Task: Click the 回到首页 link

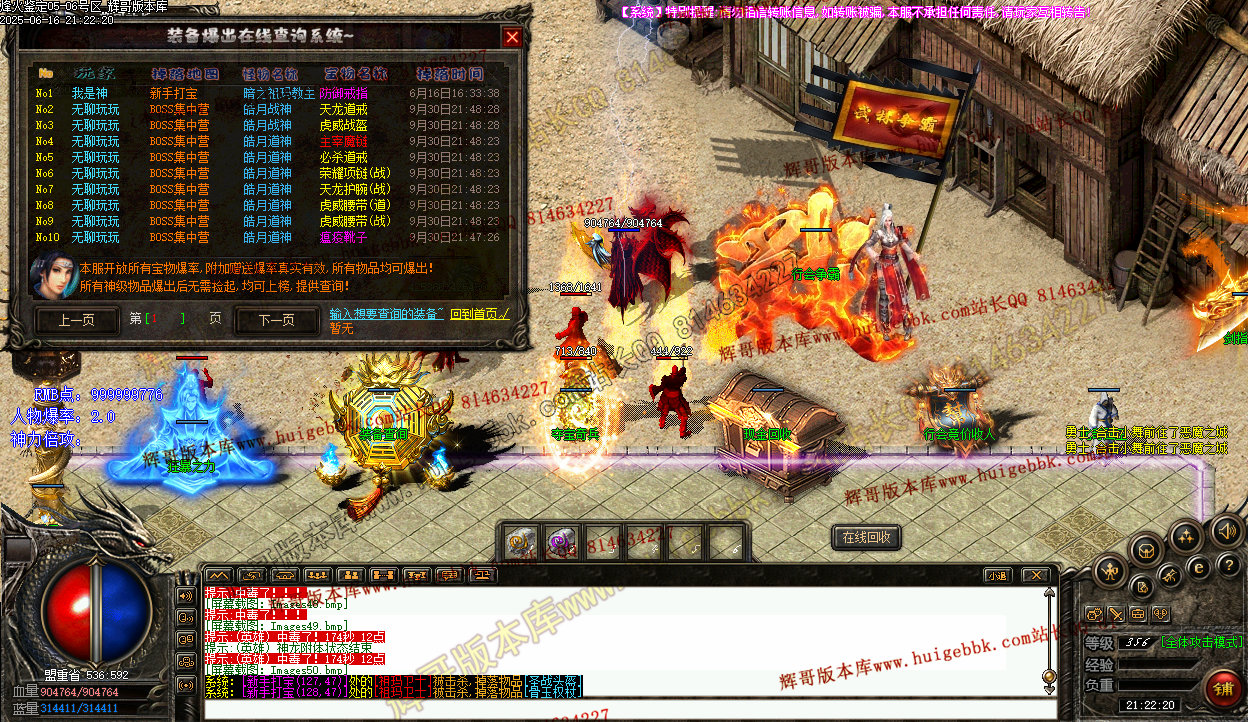Action: pos(480,314)
